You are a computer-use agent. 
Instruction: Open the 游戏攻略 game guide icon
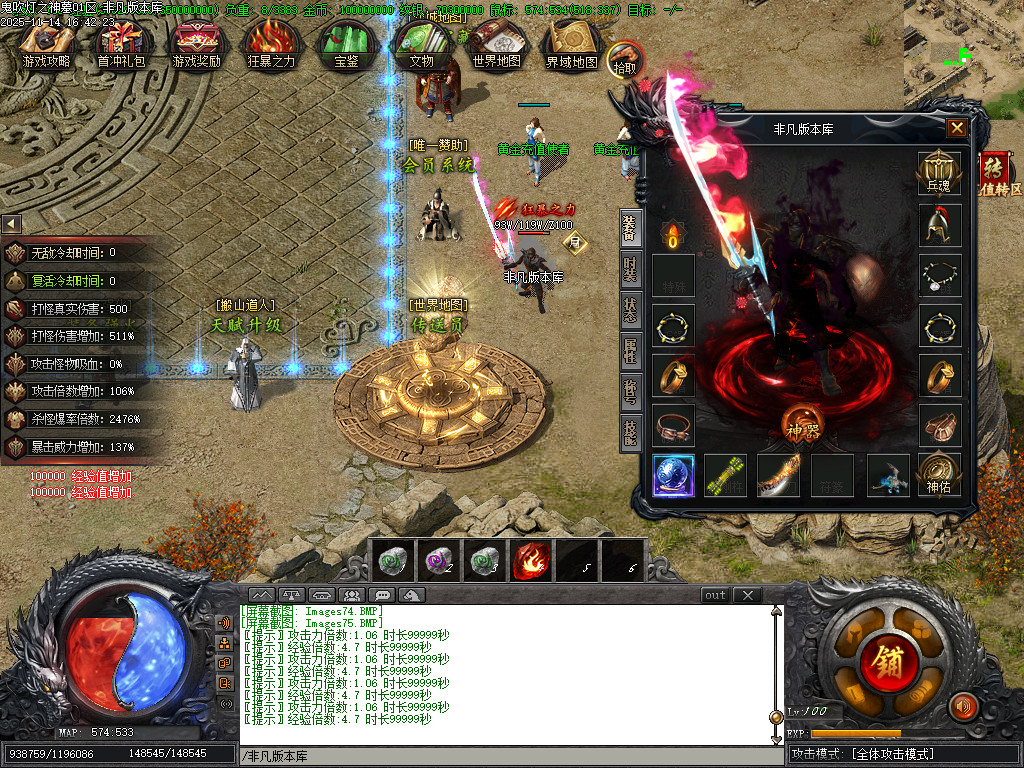47,44
